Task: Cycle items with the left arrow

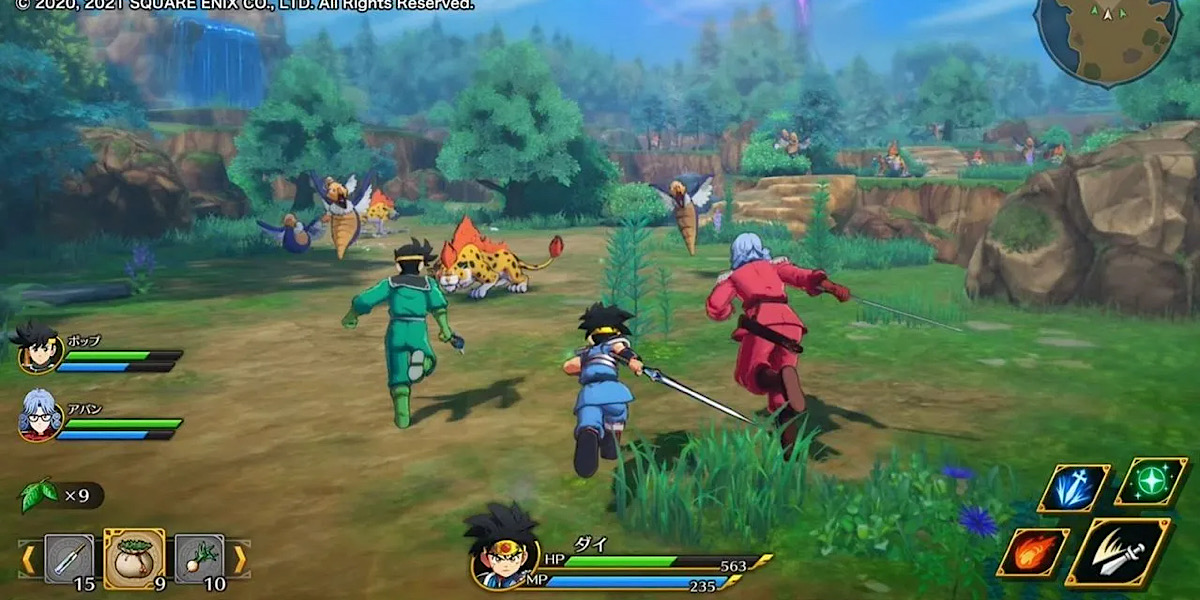Action: (x=28, y=559)
